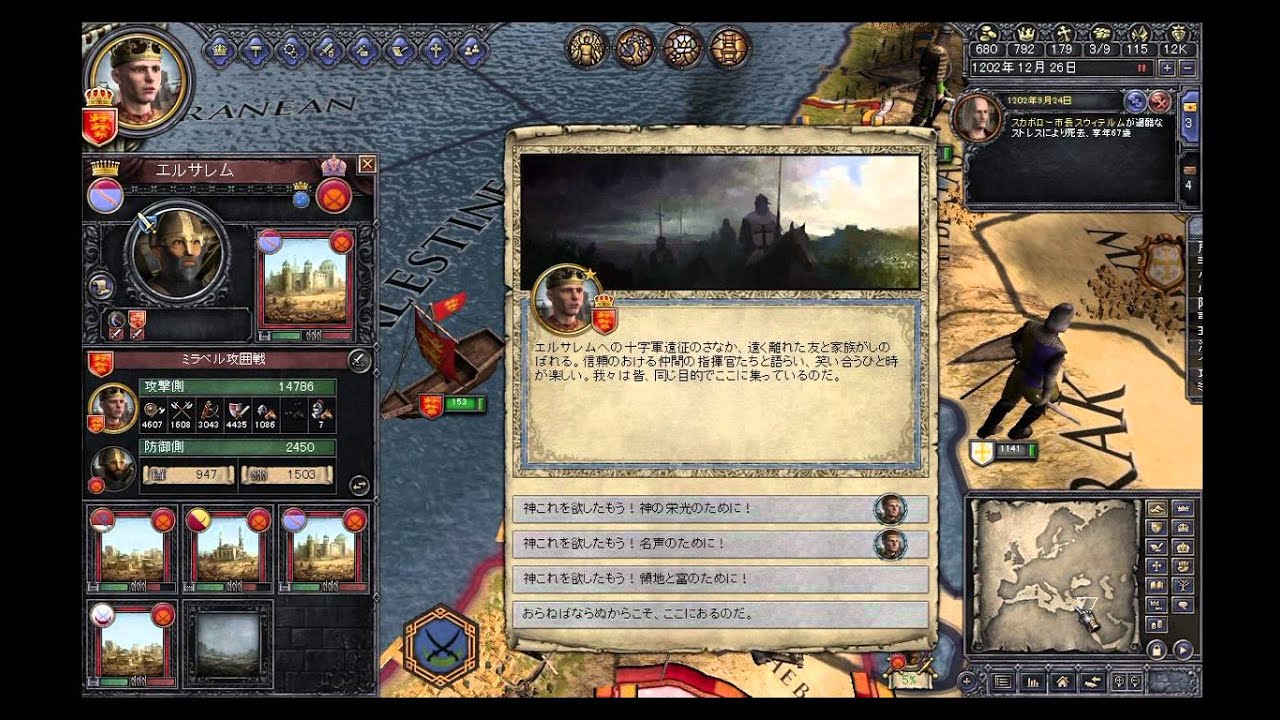
Task: Close the エルサレム province panel
Action: [366, 165]
